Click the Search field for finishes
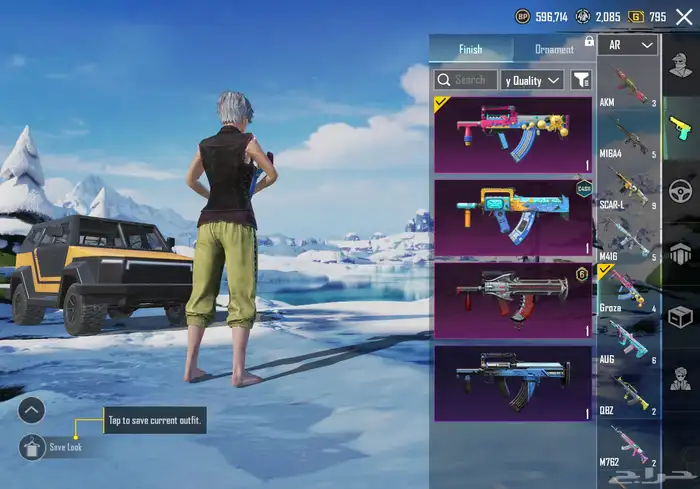 click(466, 79)
